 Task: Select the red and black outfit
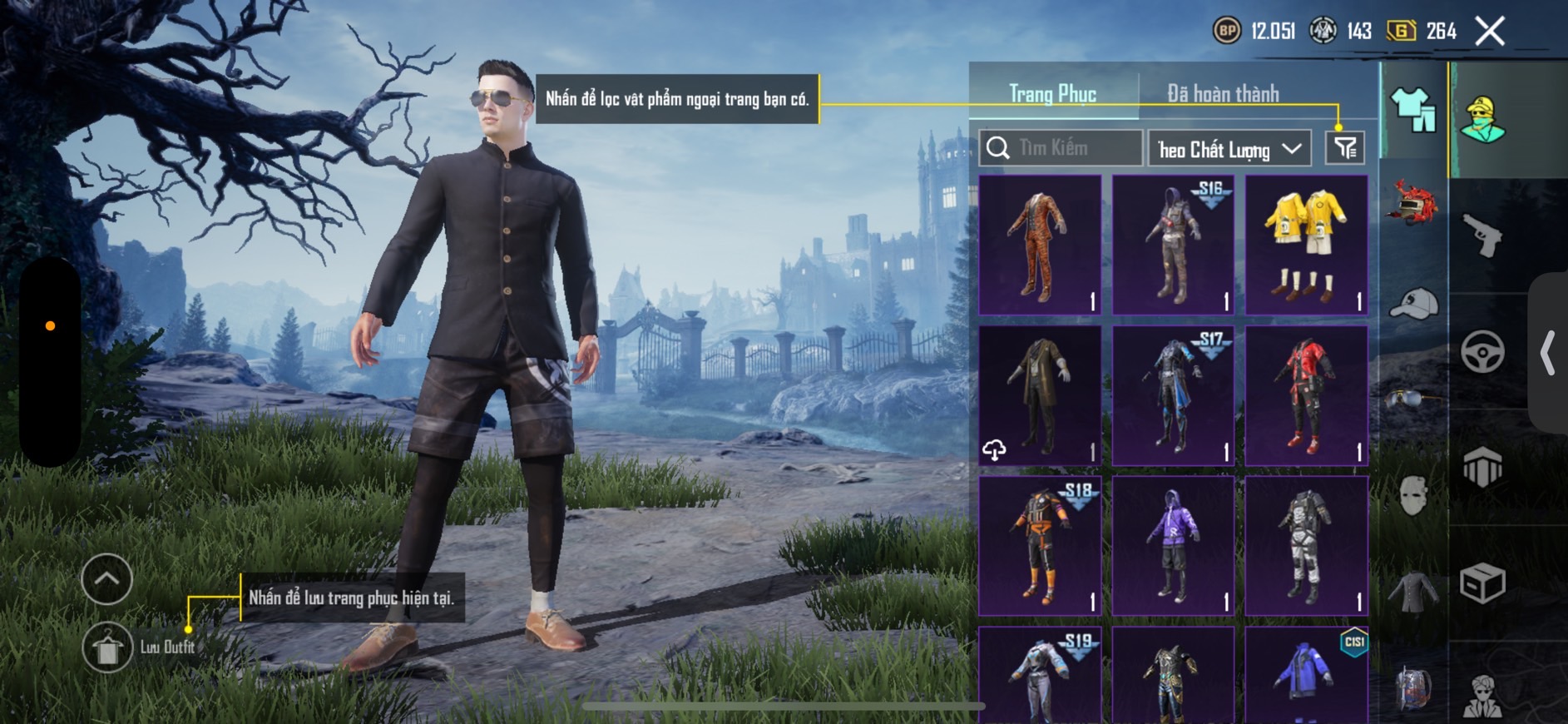pyautogui.click(x=1306, y=395)
